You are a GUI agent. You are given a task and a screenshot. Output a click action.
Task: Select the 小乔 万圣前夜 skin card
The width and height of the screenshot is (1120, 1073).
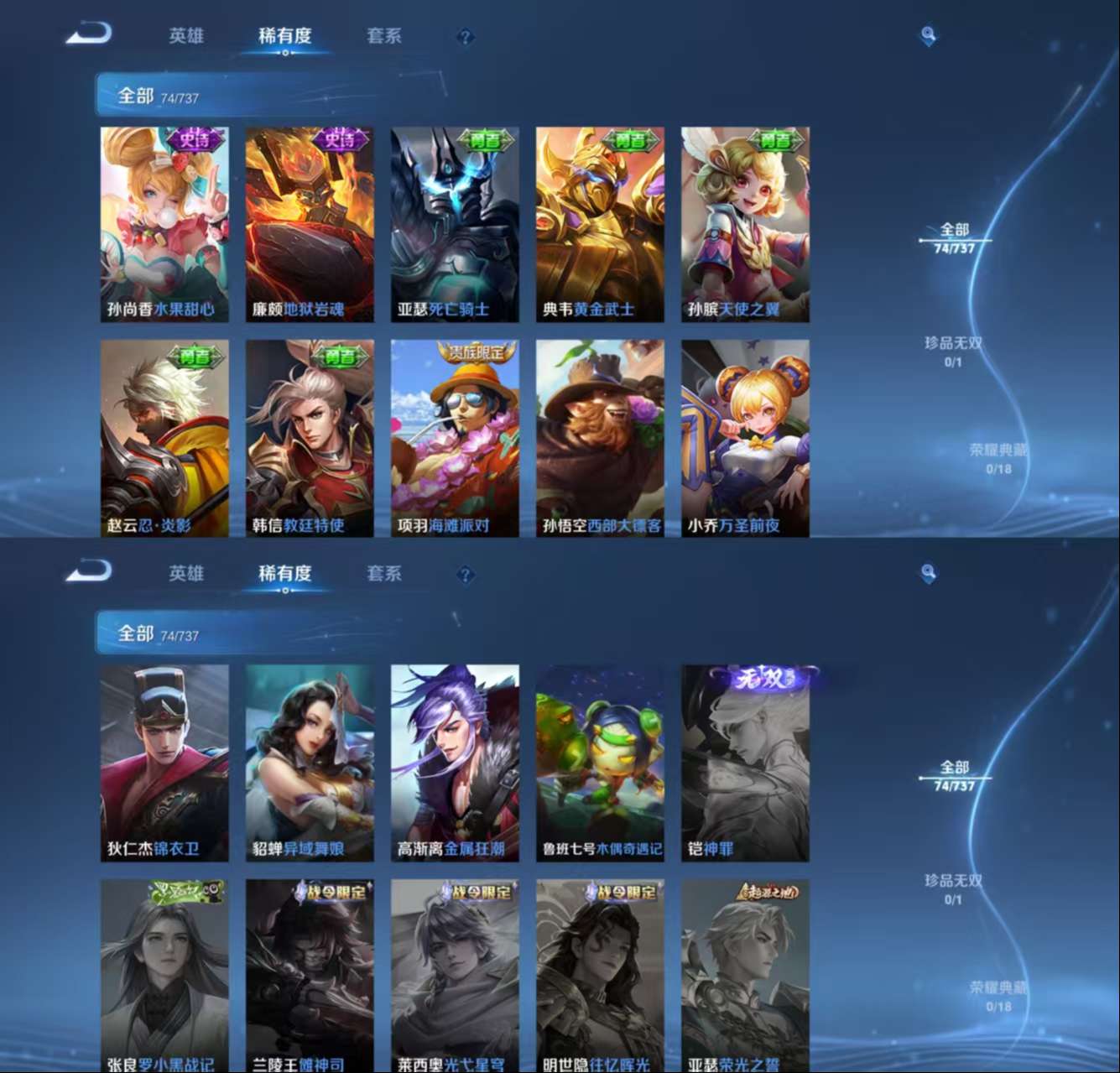tap(745, 437)
